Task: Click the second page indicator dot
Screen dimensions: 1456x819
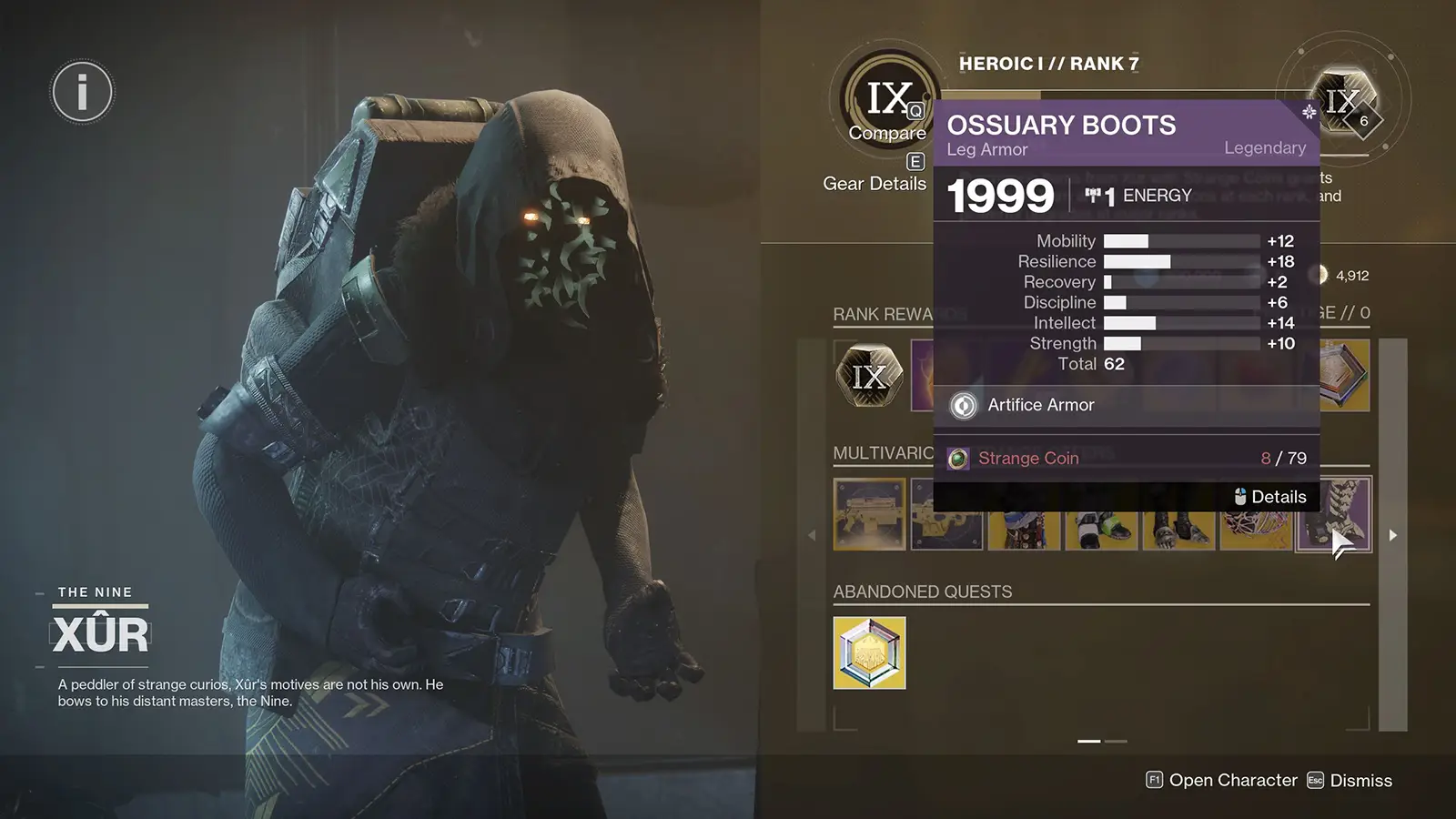Action: click(x=1114, y=742)
